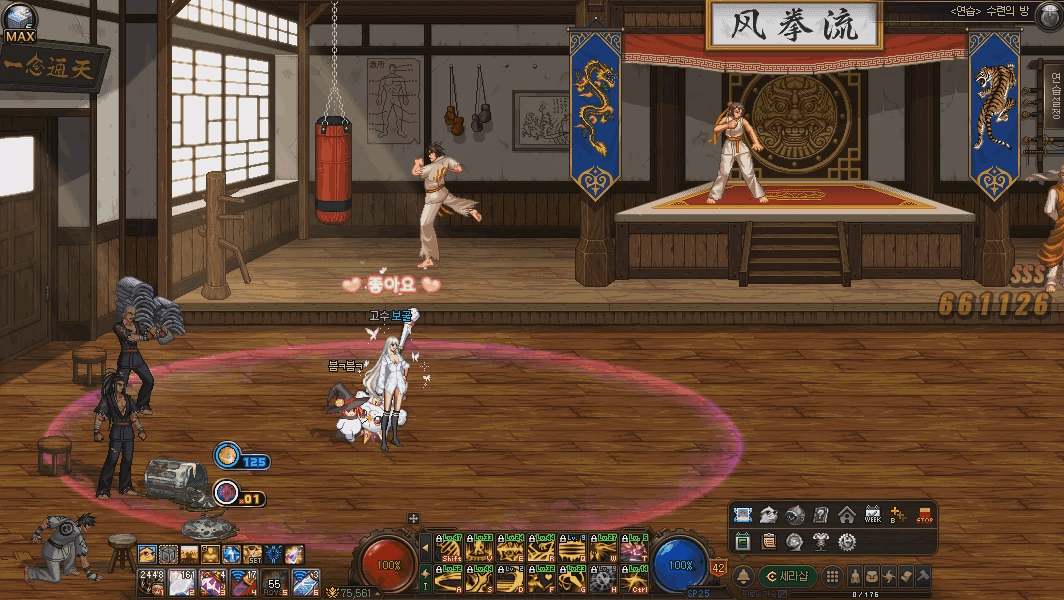Use the blue potion in quick slot 6
The height and width of the screenshot is (600, 1064).
point(304,581)
